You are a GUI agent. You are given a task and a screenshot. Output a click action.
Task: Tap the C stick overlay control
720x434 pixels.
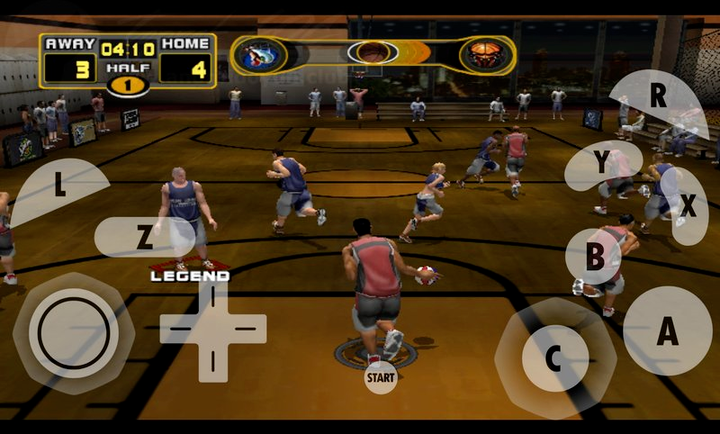pyautogui.click(x=555, y=358)
